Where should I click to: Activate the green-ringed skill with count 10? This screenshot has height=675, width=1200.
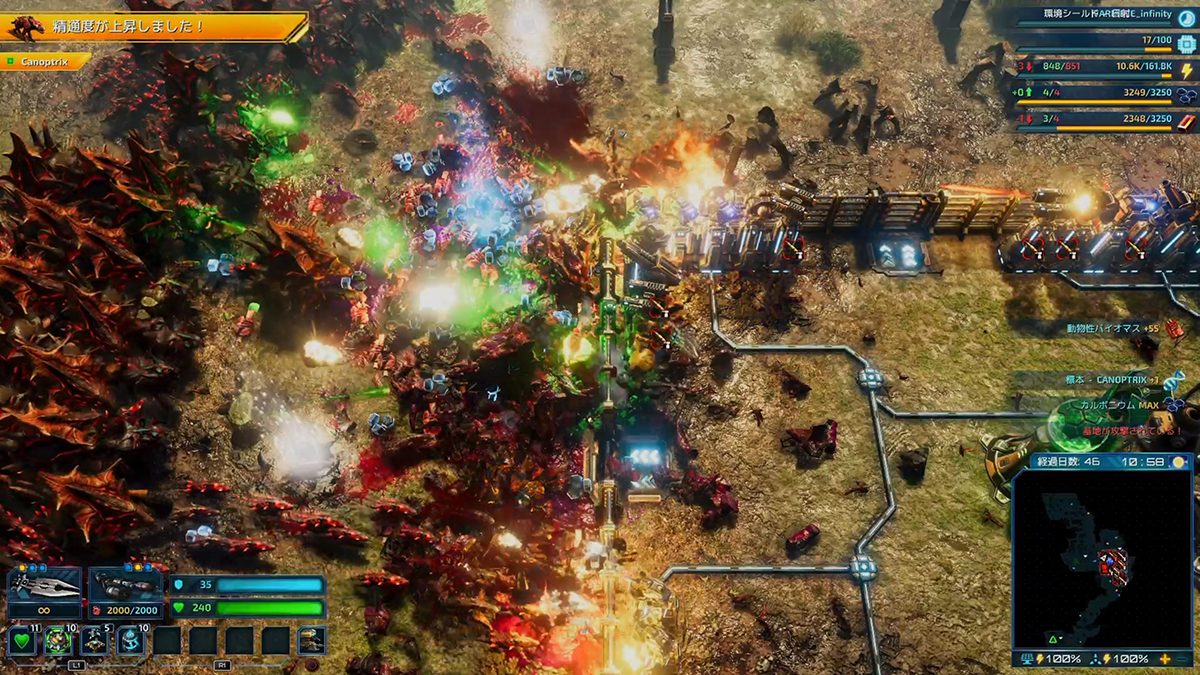pyautogui.click(x=58, y=640)
